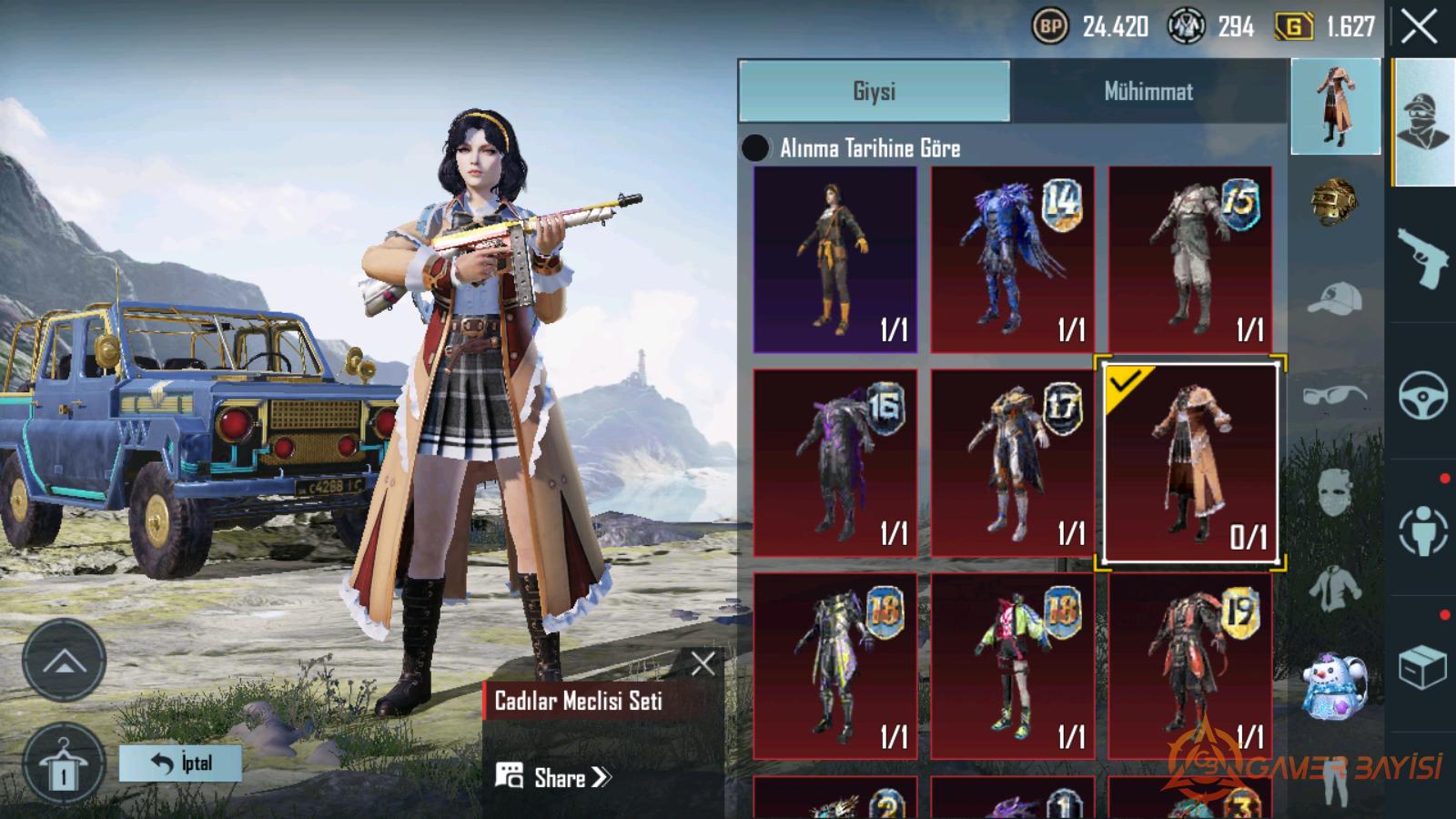The width and height of the screenshot is (1456, 819).
Task: Dismiss the Cadılar Meclisi Seti name popup
Action: (x=703, y=662)
